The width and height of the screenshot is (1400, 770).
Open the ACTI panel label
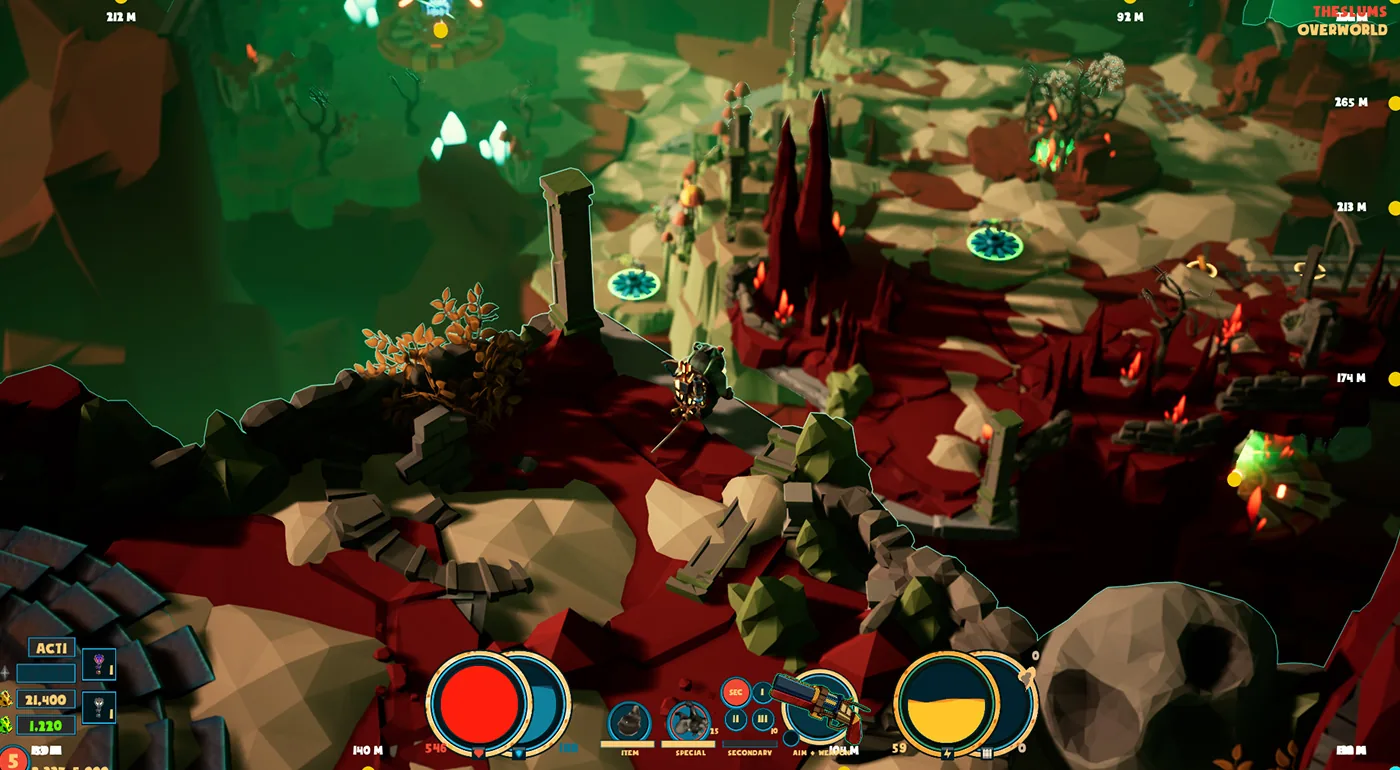click(52, 647)
